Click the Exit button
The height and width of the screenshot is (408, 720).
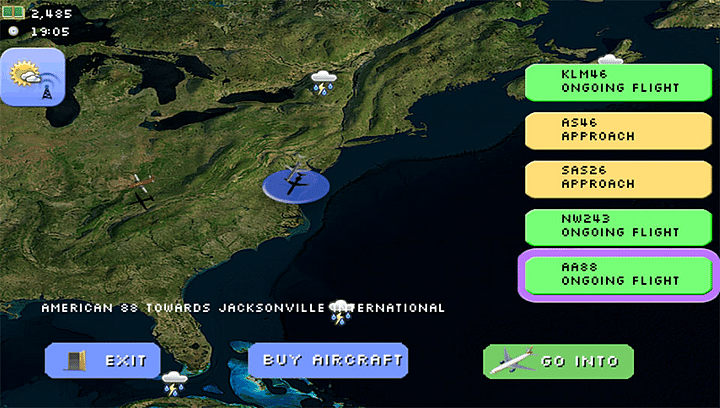point(103,360)
